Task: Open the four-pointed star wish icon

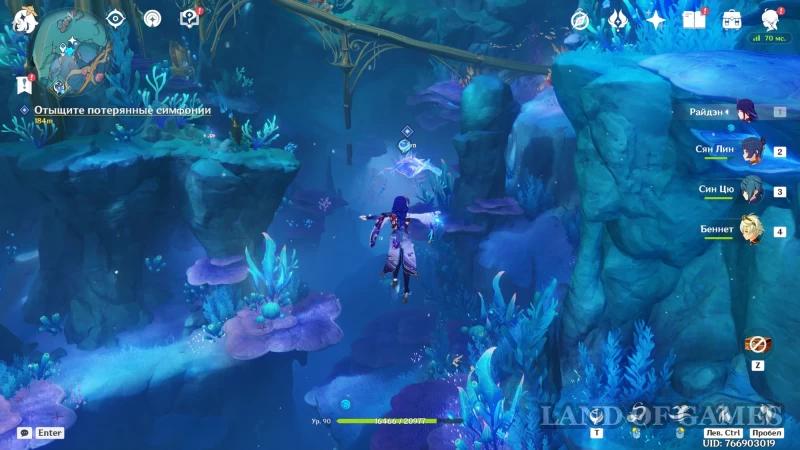Action: [656, 19]
